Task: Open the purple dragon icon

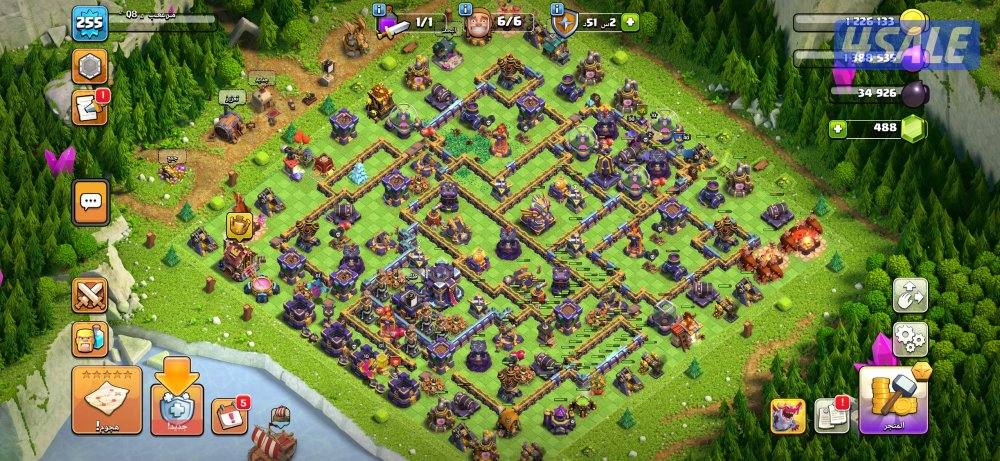Action: [787, 416]
